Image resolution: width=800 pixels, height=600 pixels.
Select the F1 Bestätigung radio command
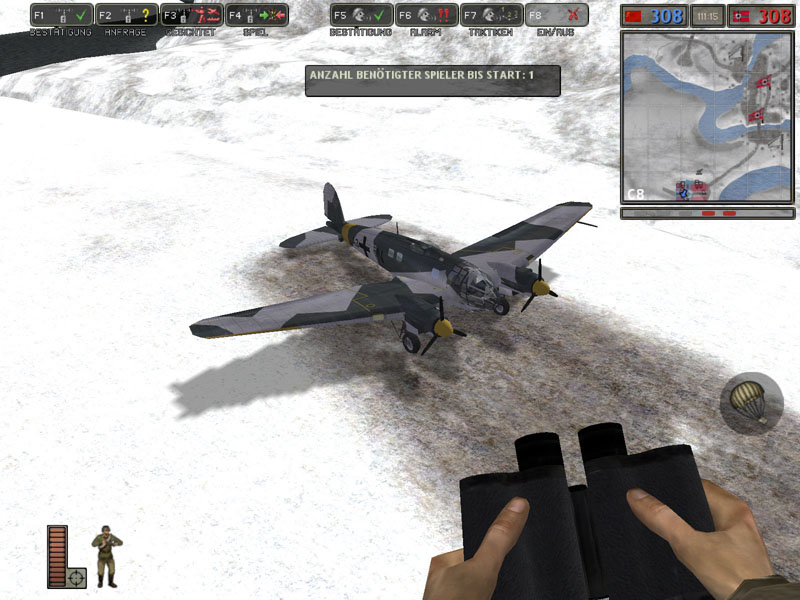click(62, 15)
